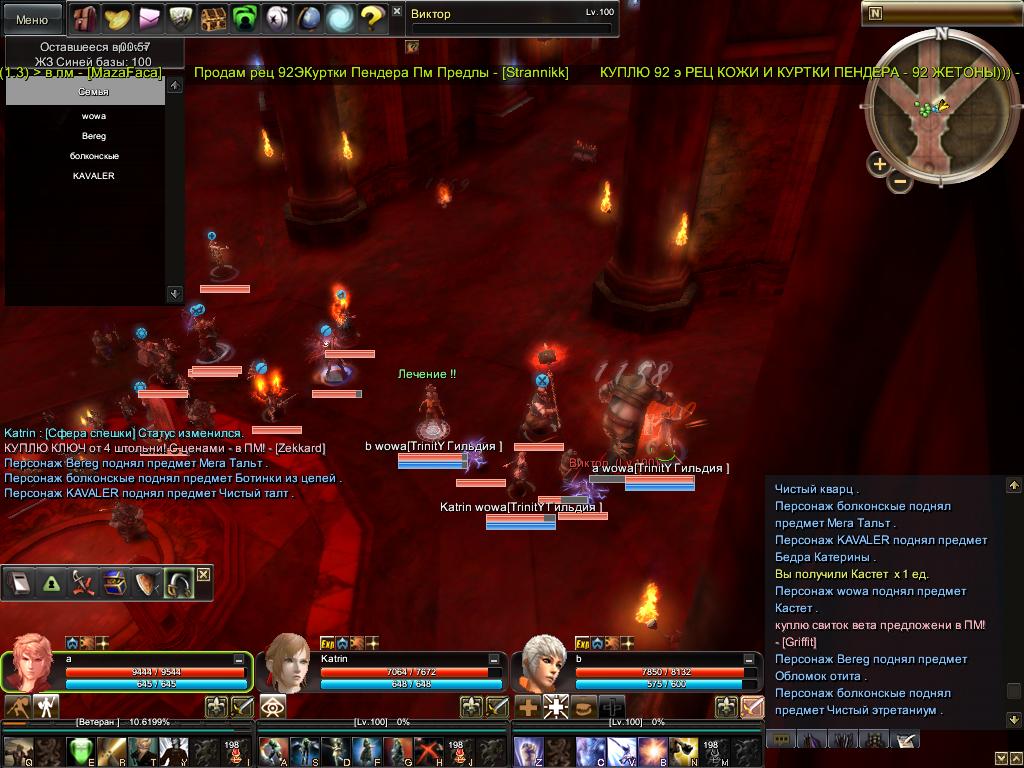
Task: Click the circular minimap
Action: (x=939, y=110)
